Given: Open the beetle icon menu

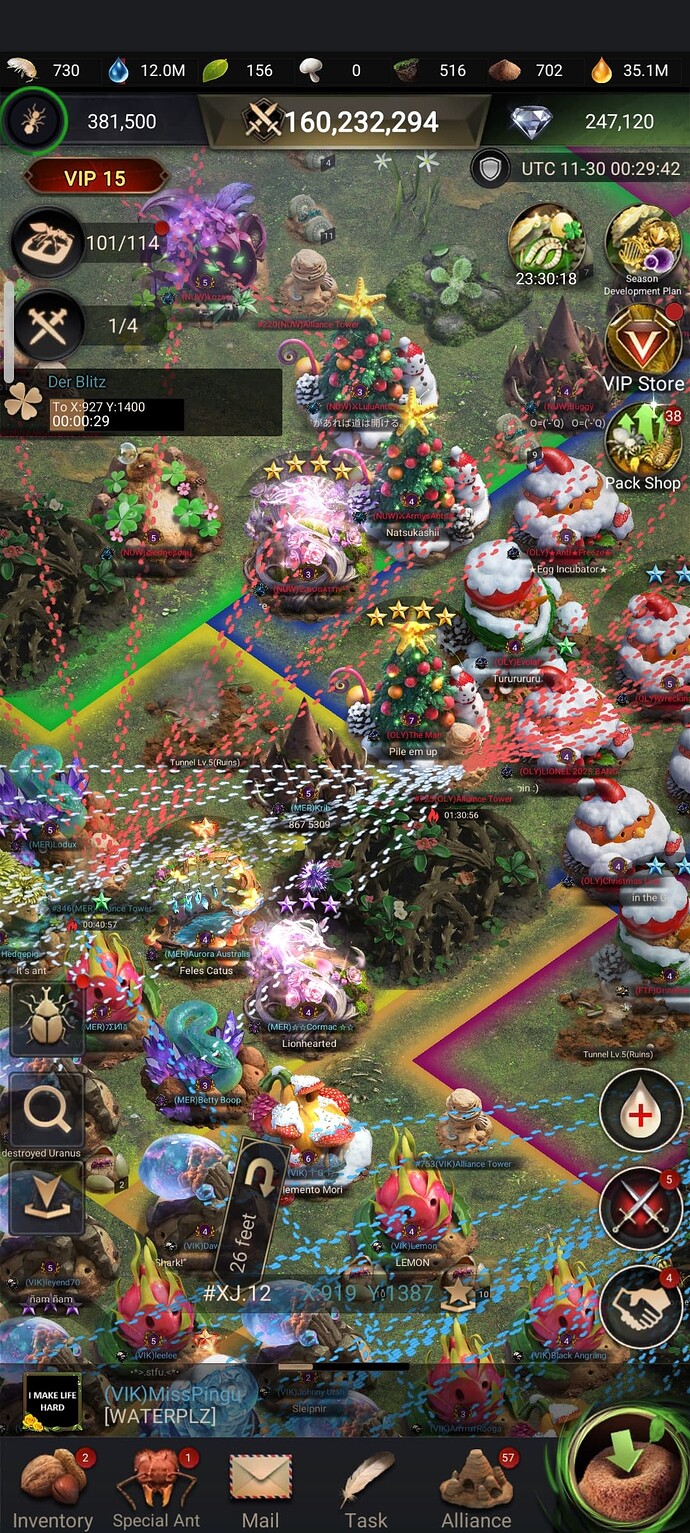Looking at the screenshot, I should (x=47, y=1019).
